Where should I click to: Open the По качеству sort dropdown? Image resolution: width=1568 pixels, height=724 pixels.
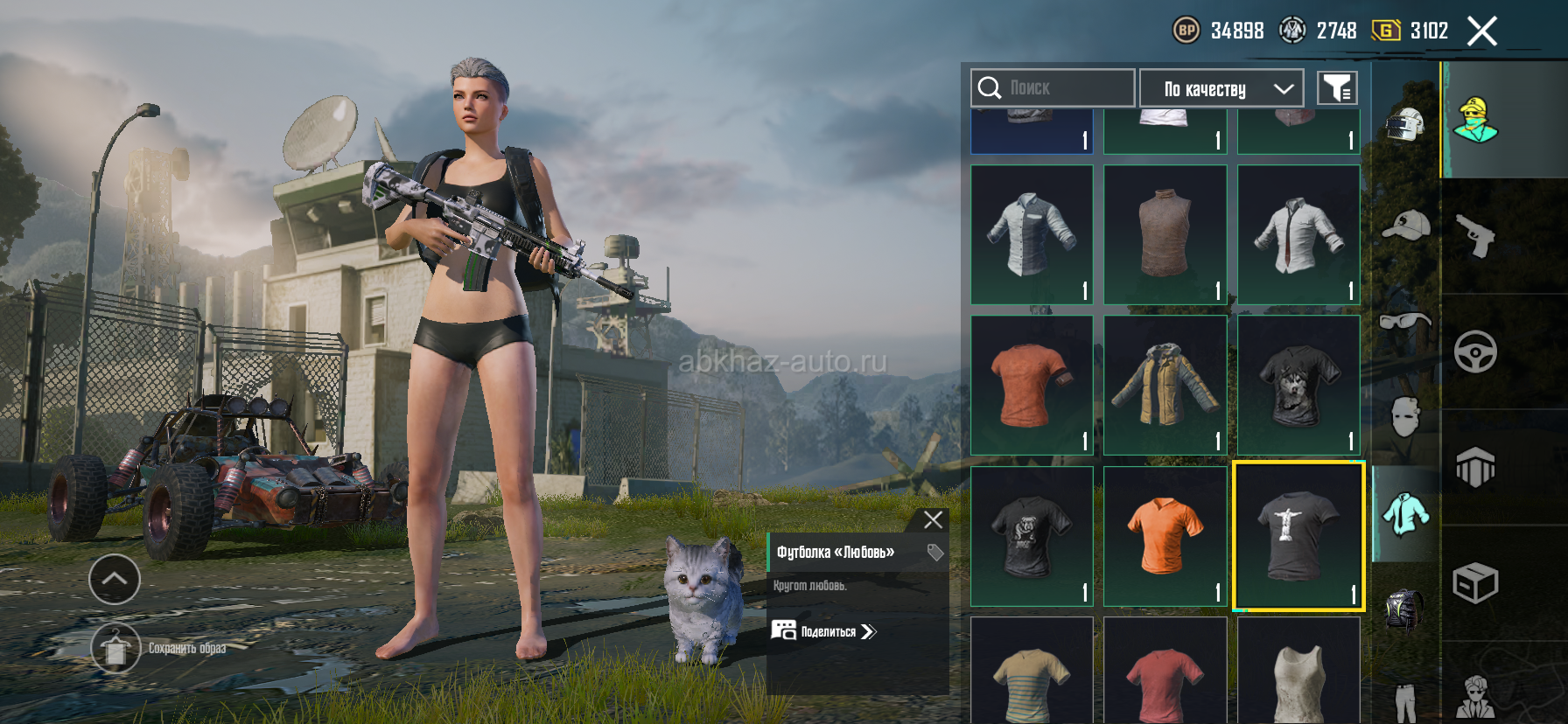1221,88
